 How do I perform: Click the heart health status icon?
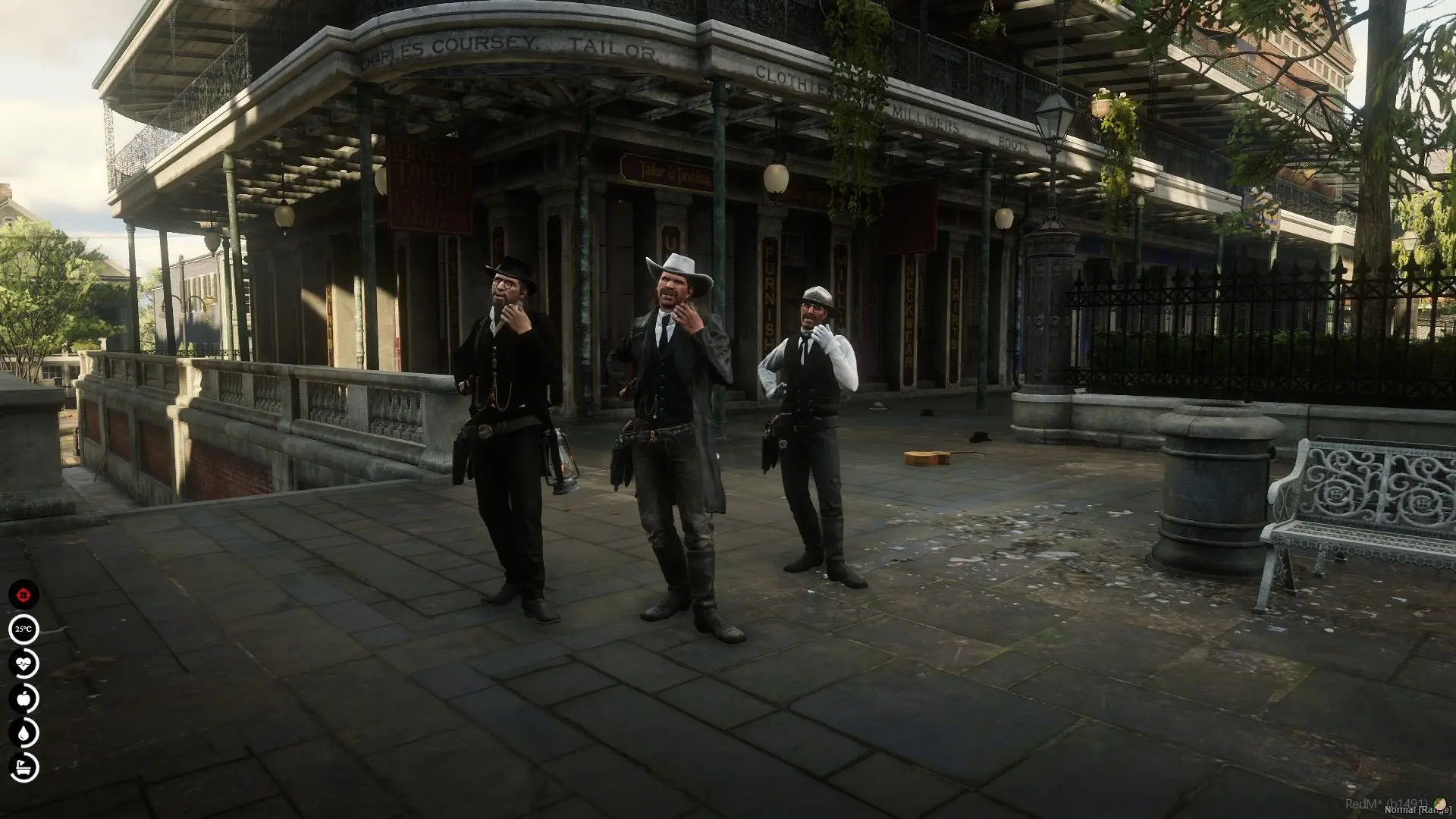pyautogui.click(x=24, y=664)
